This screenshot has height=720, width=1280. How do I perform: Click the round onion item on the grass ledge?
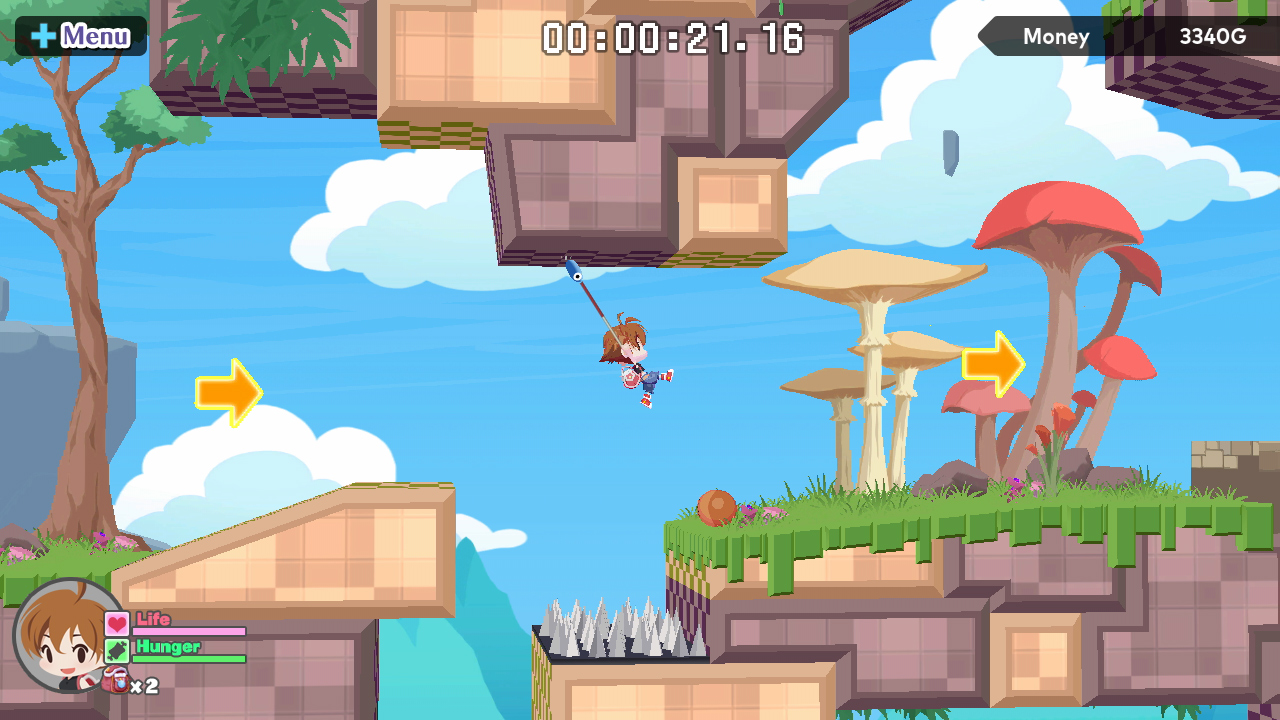click(718, 508)
